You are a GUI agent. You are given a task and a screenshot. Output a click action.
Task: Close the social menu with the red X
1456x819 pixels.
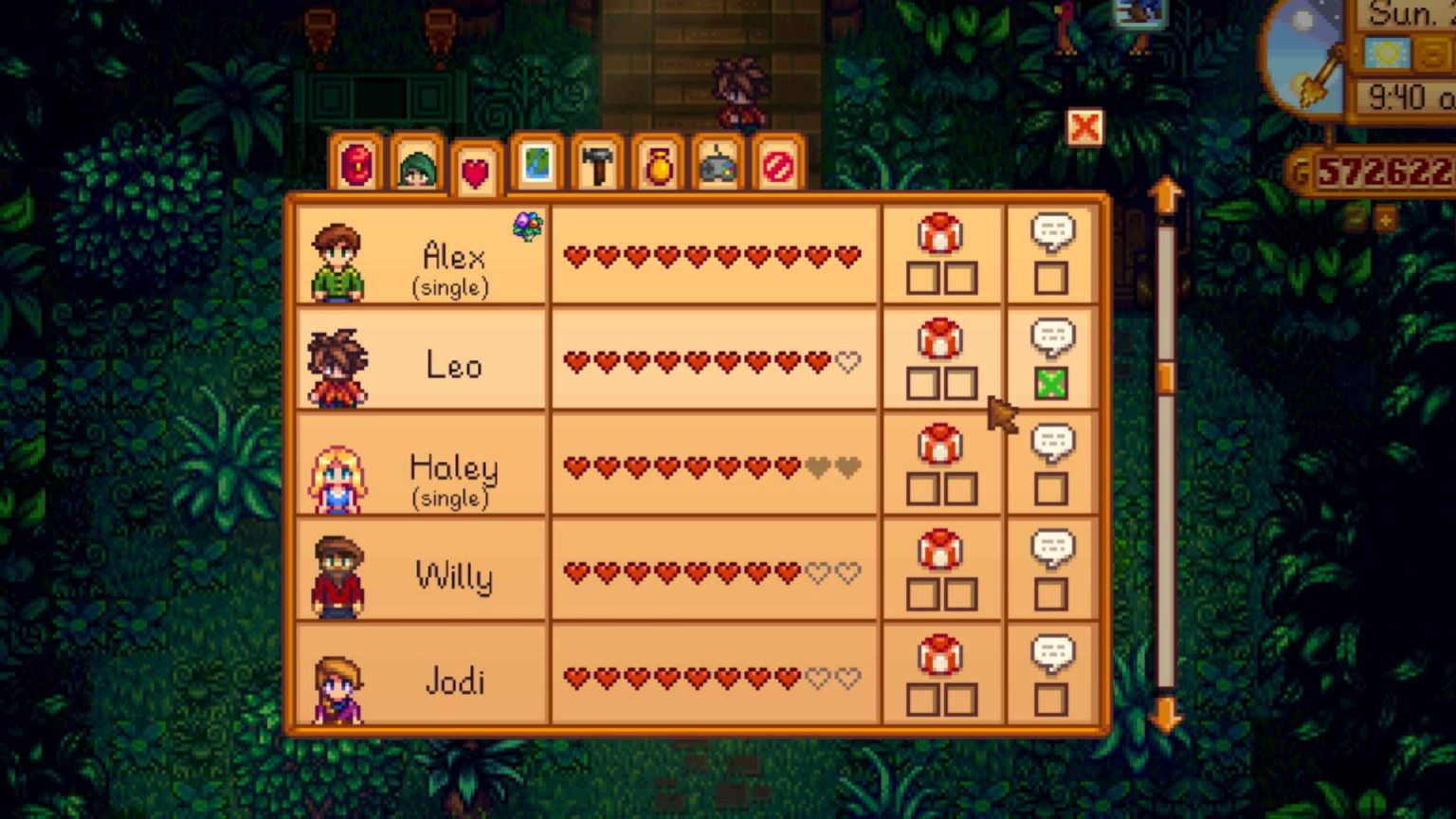pos(1086,126)
